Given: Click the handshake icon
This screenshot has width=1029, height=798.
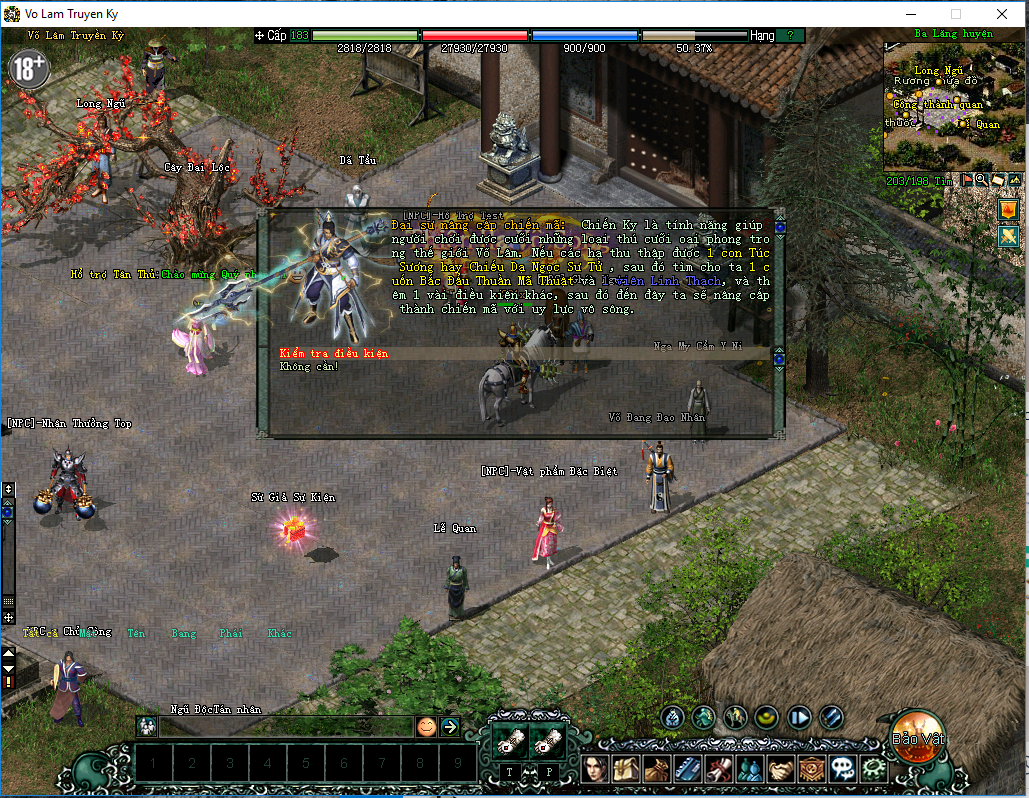Looking at the screenshot, I should [x=781, y=769].
